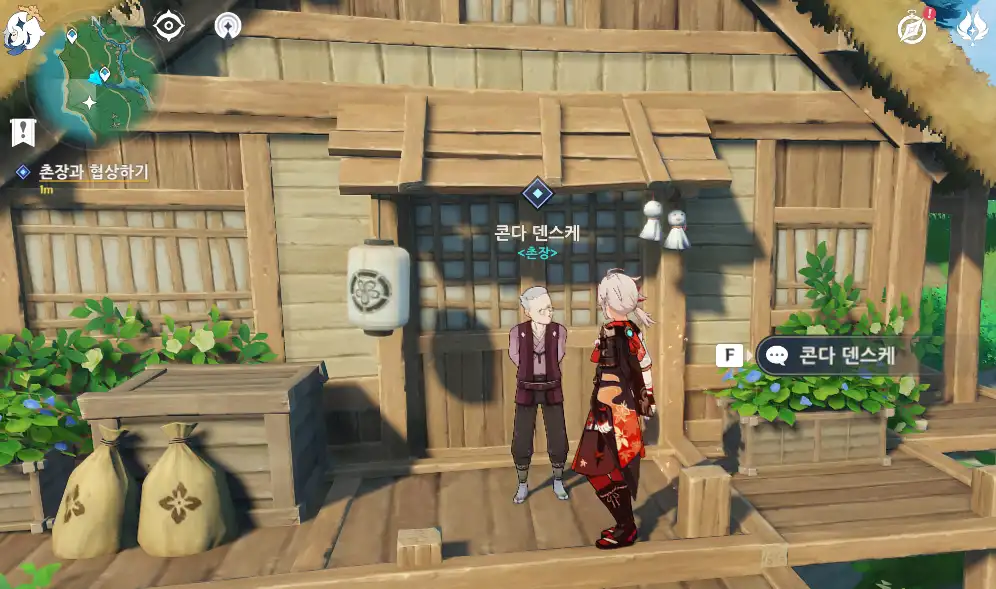Open the circular minimap
Viewport: 996px width, 589px height.
(x=93, y=78)
